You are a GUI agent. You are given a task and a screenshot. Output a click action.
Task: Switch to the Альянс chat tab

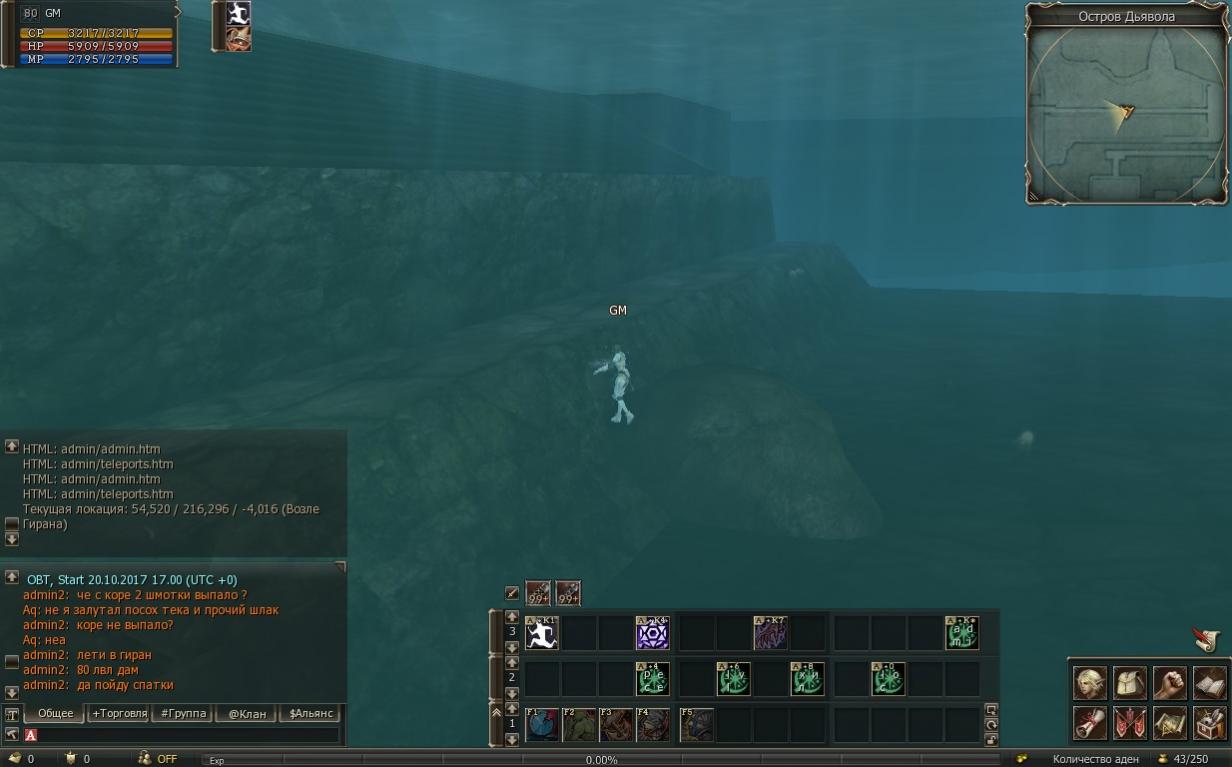click(310, 713)
